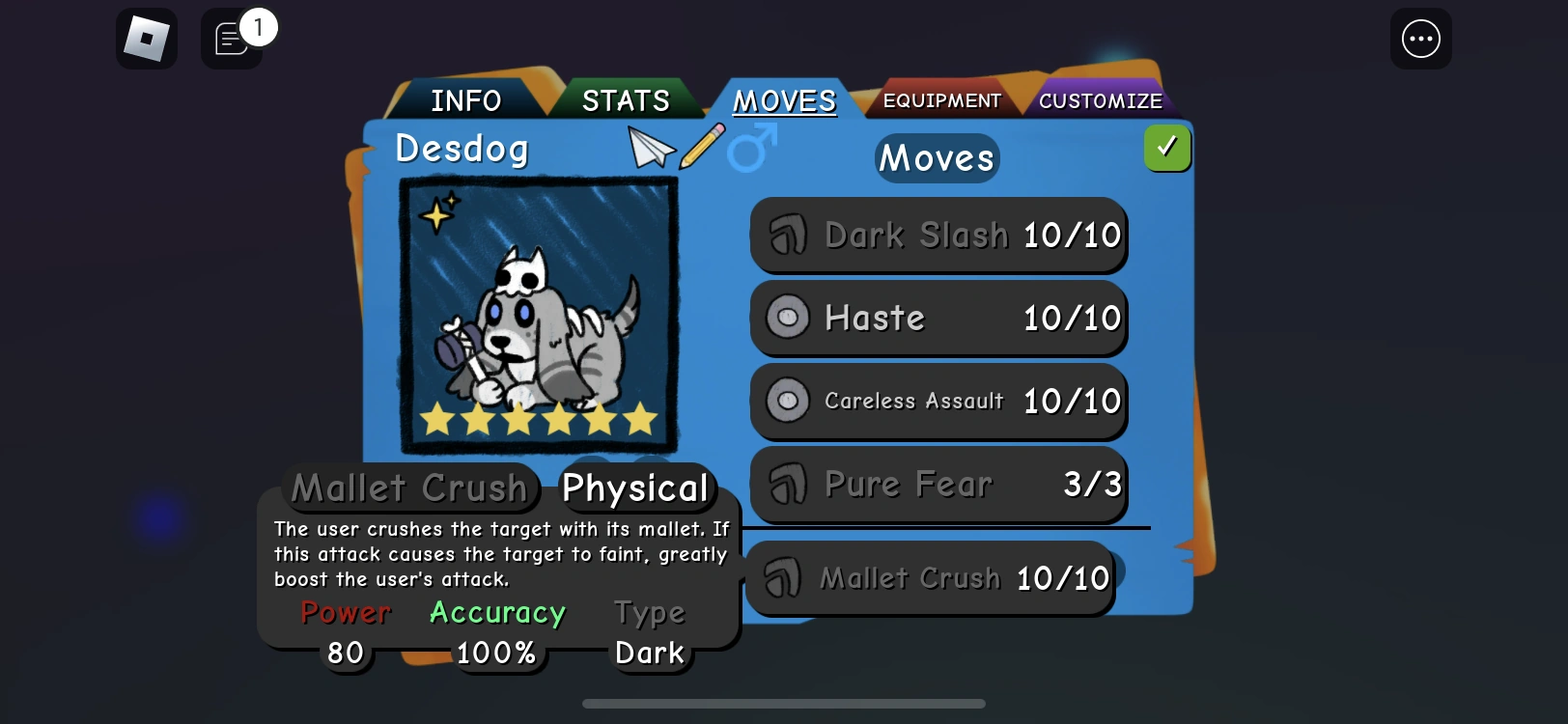Viewport: 1568px width, 724px height.
Task: Switch to the CUSTOMIZE tab
Action: [1101, 99]
